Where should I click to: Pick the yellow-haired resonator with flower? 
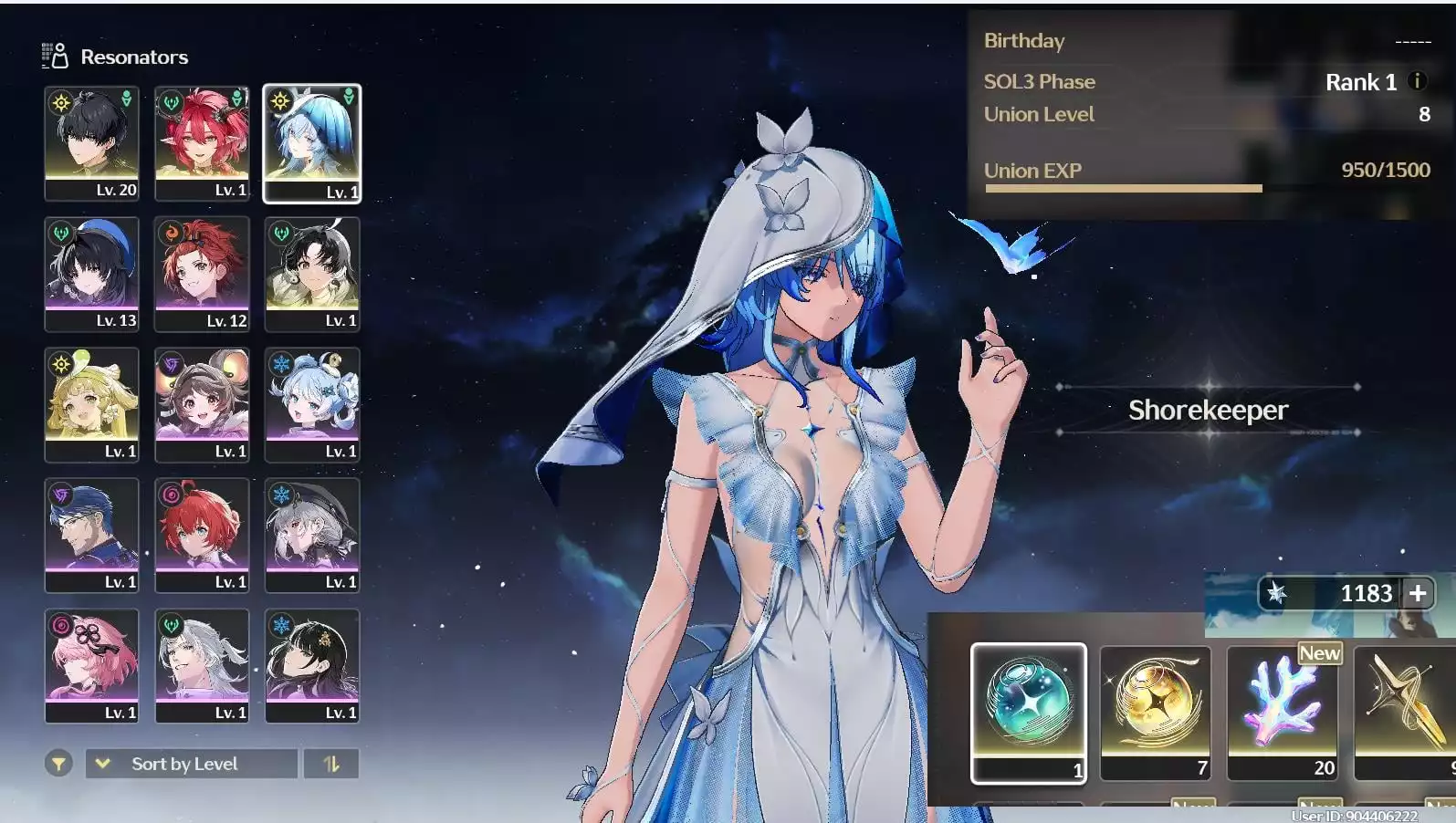(91, 404)
